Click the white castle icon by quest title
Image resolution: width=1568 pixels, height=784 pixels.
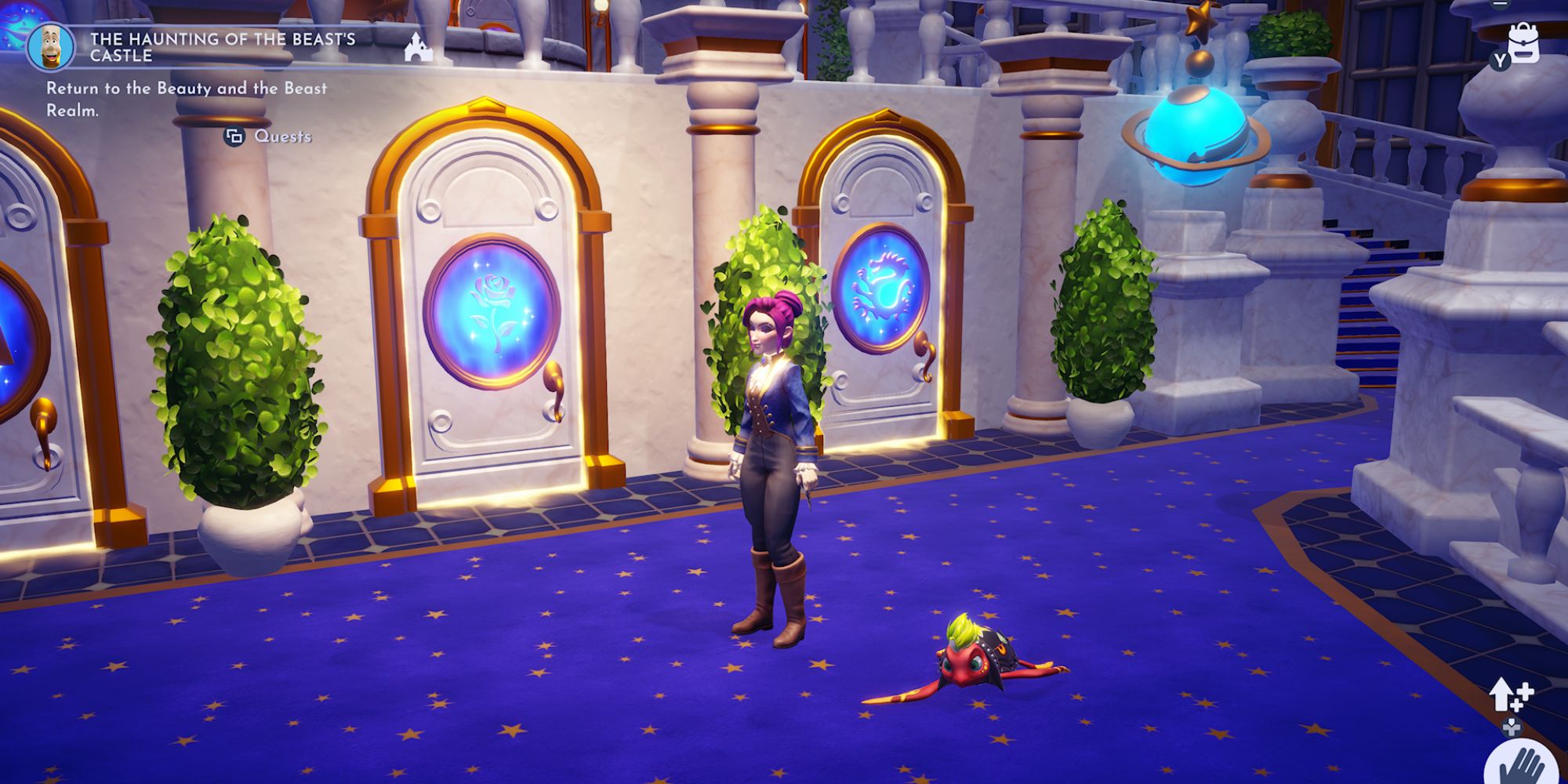(x=419, y=47)
